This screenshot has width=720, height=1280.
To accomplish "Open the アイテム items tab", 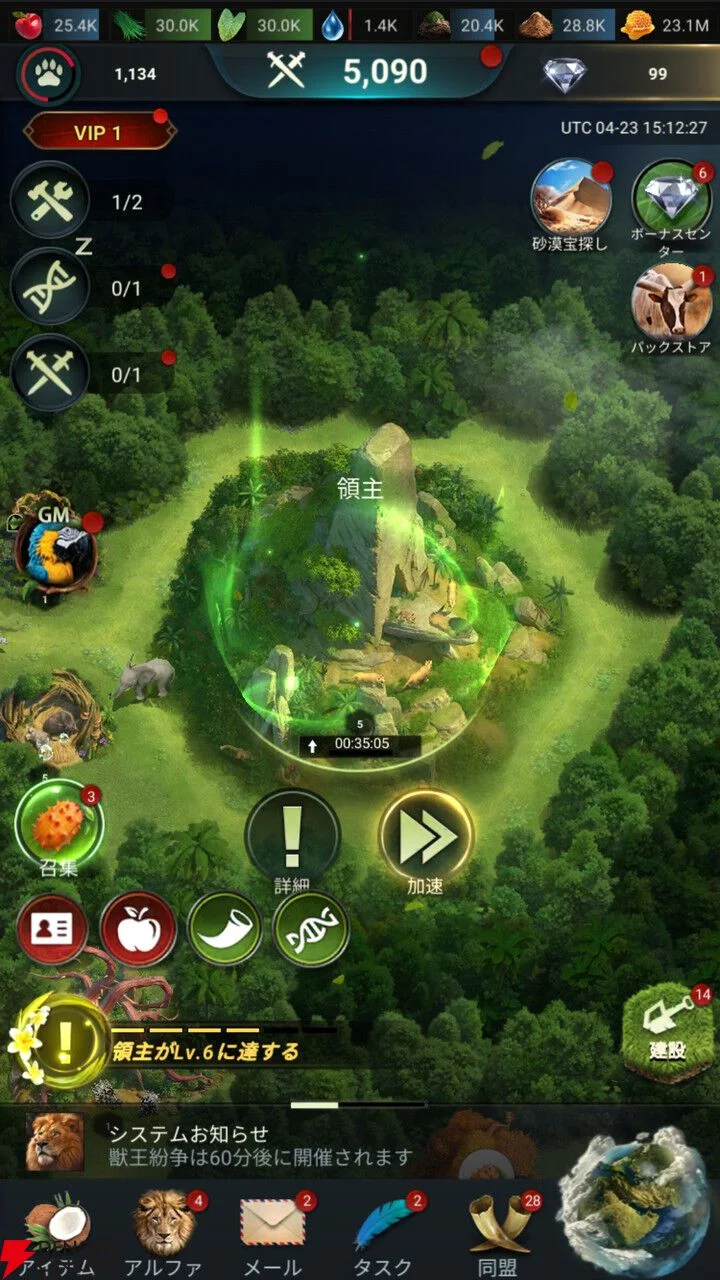I will click(58, 1230).
